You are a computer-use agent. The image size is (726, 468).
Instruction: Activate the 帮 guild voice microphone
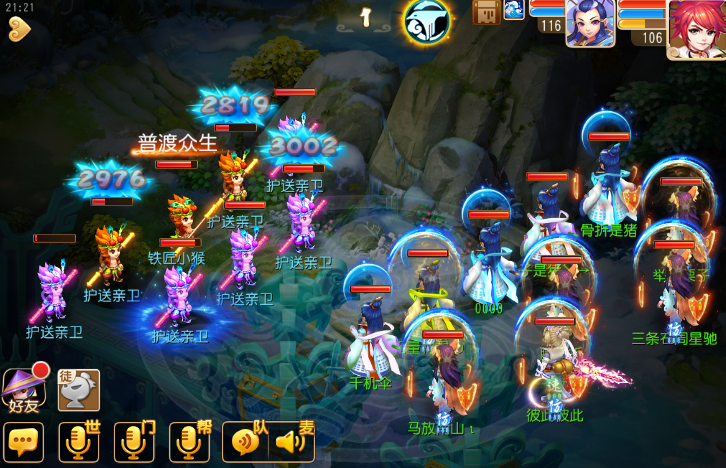click(x=190, y=442)
